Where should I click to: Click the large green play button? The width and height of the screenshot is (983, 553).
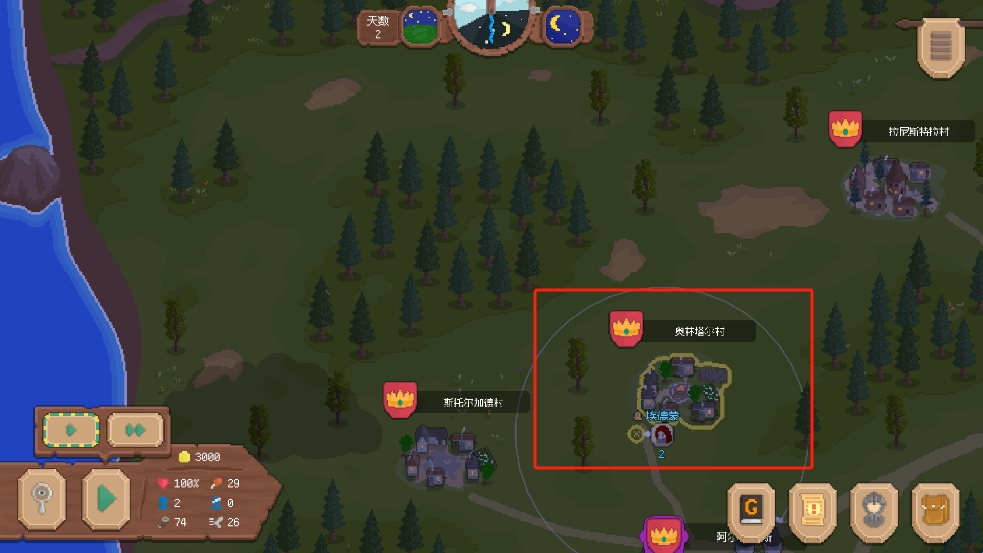pos(106,496)
